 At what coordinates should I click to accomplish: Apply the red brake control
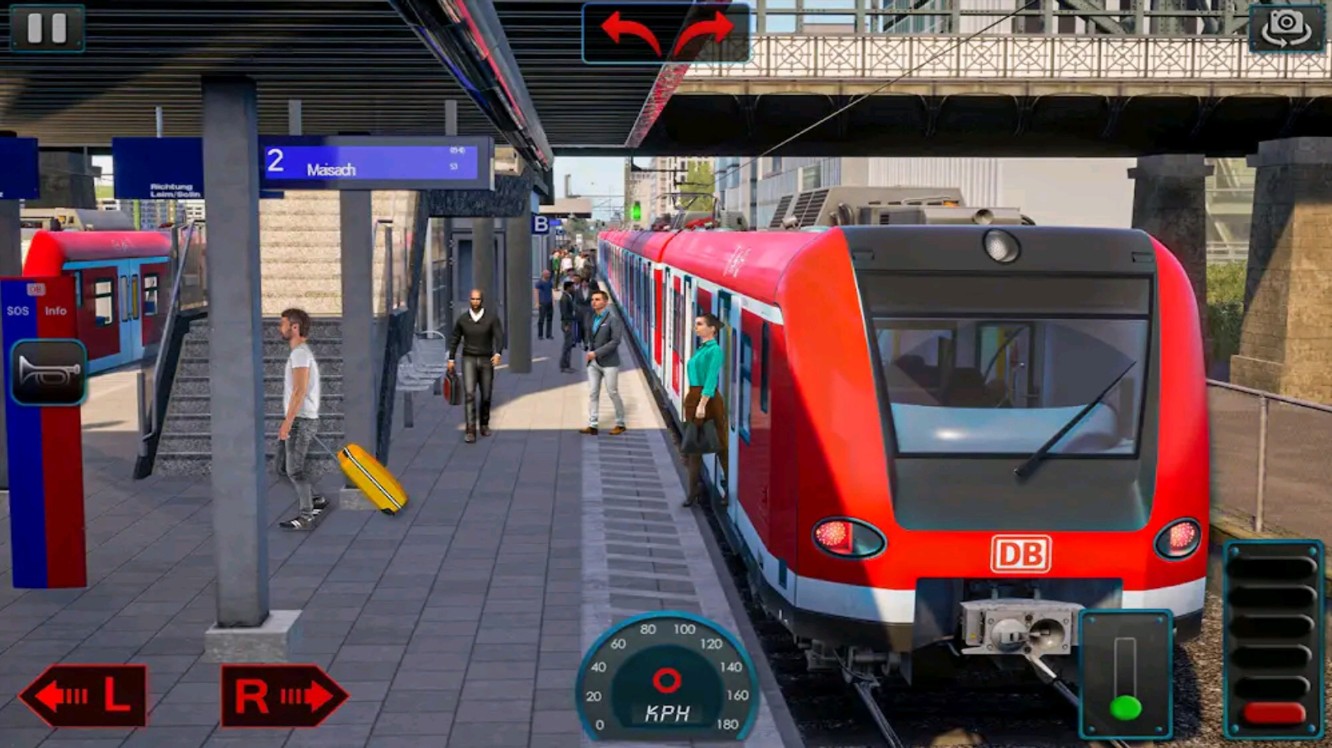tap(1274, 712)
